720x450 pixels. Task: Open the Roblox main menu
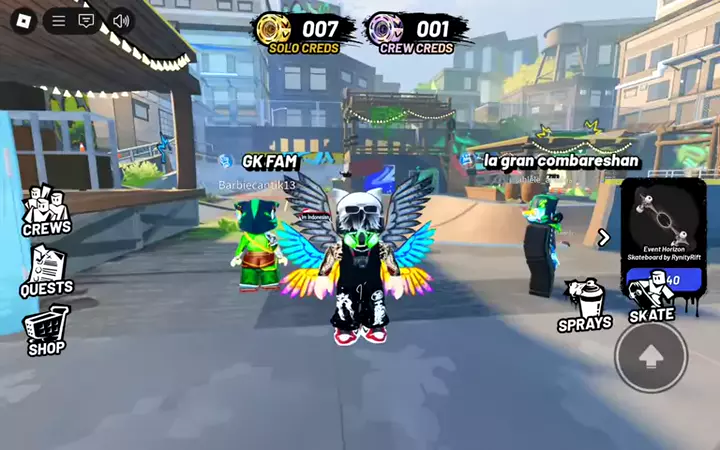click(25, 20)
